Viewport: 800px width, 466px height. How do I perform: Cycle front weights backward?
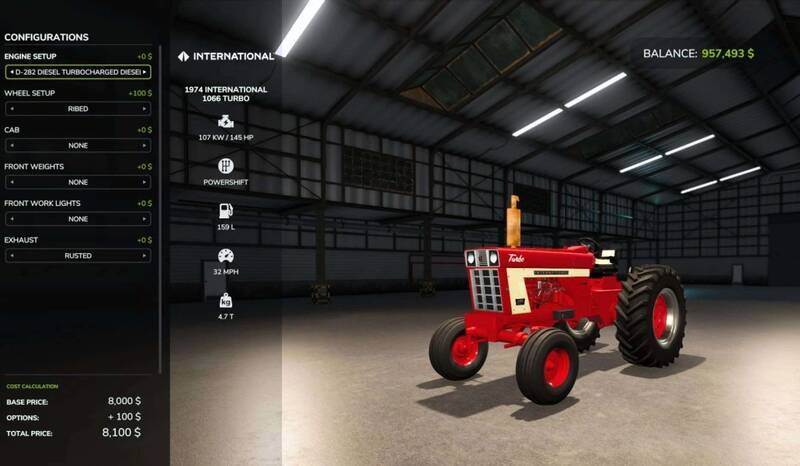pos(10,182)
